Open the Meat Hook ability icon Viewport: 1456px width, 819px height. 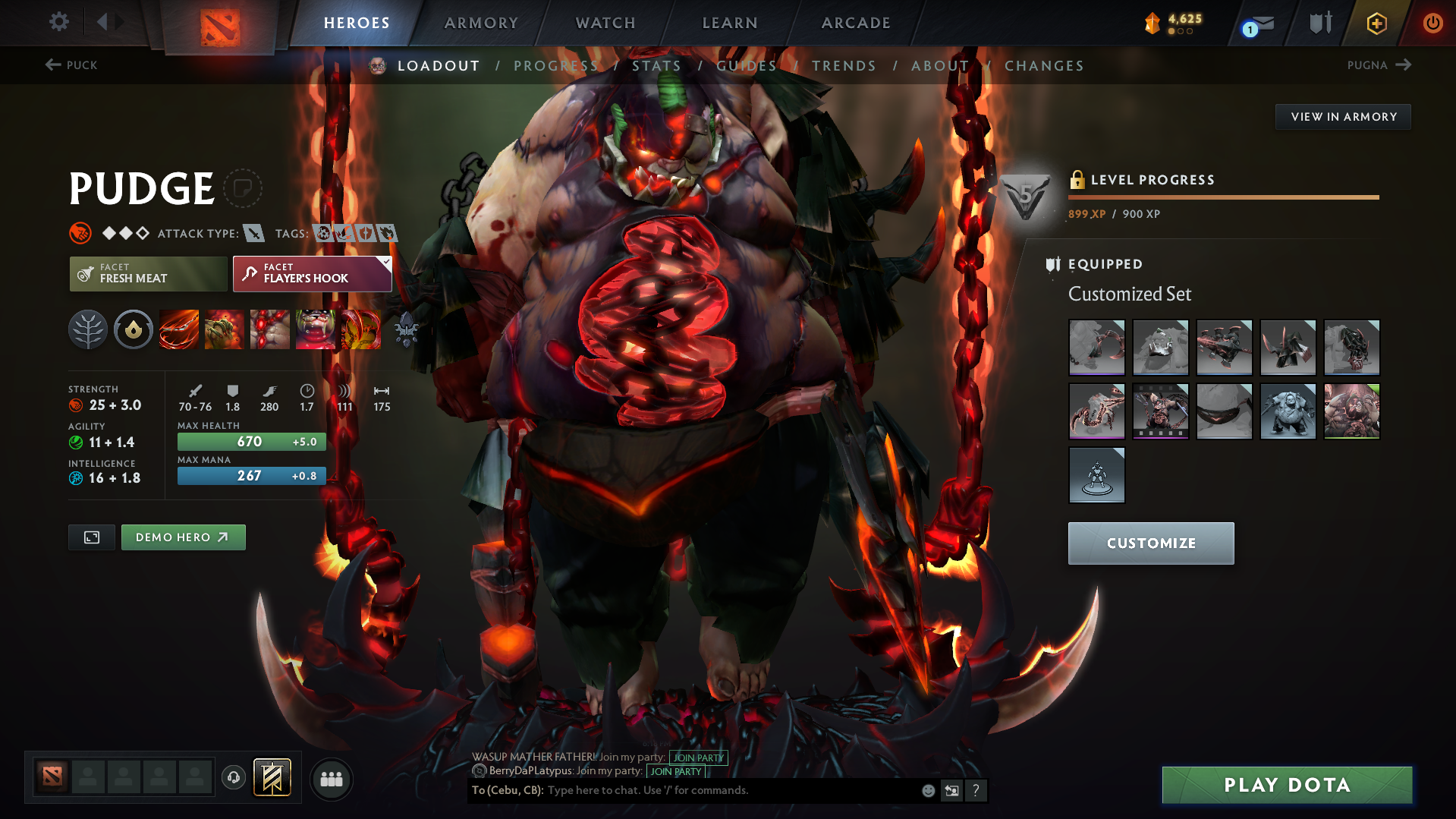point(179,329)
